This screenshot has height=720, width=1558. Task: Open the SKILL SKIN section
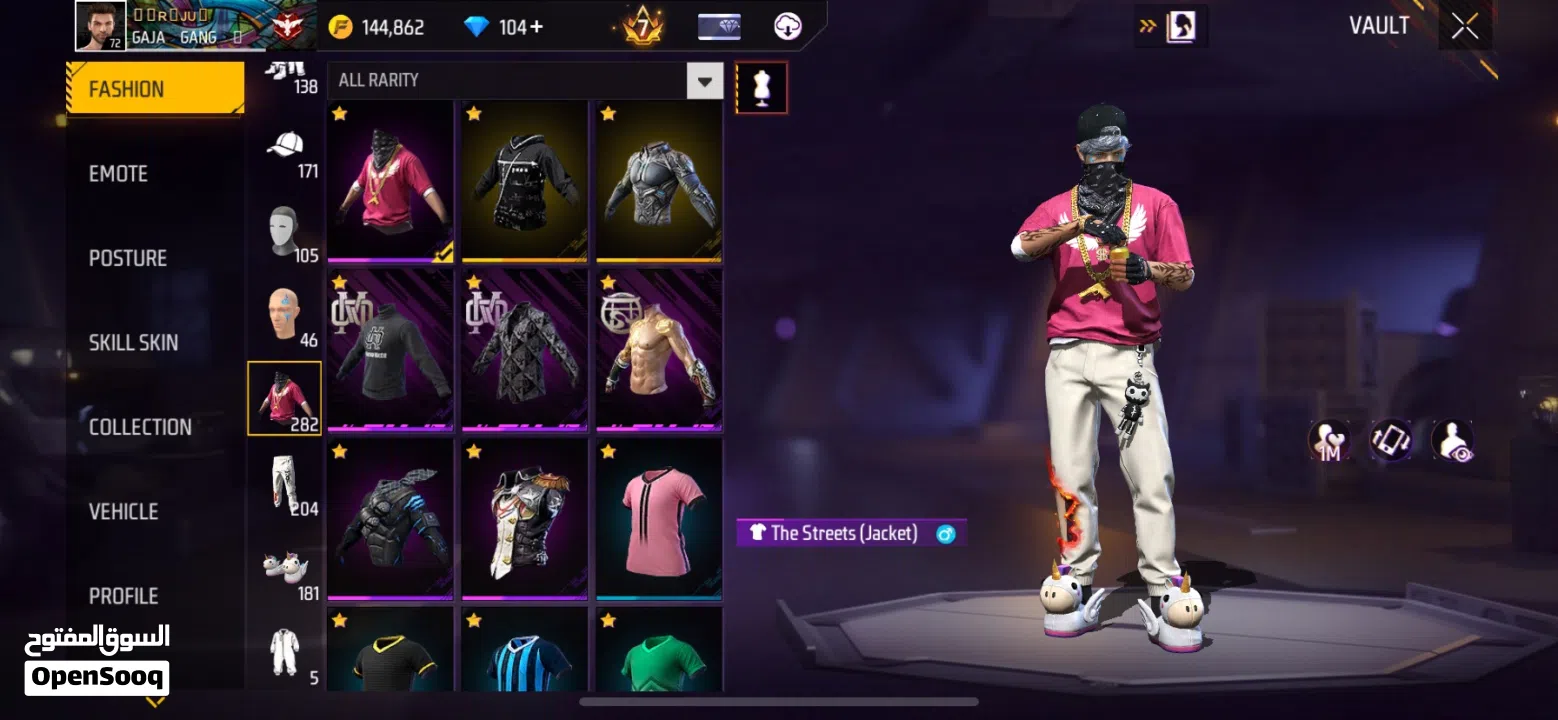(134, 342)
